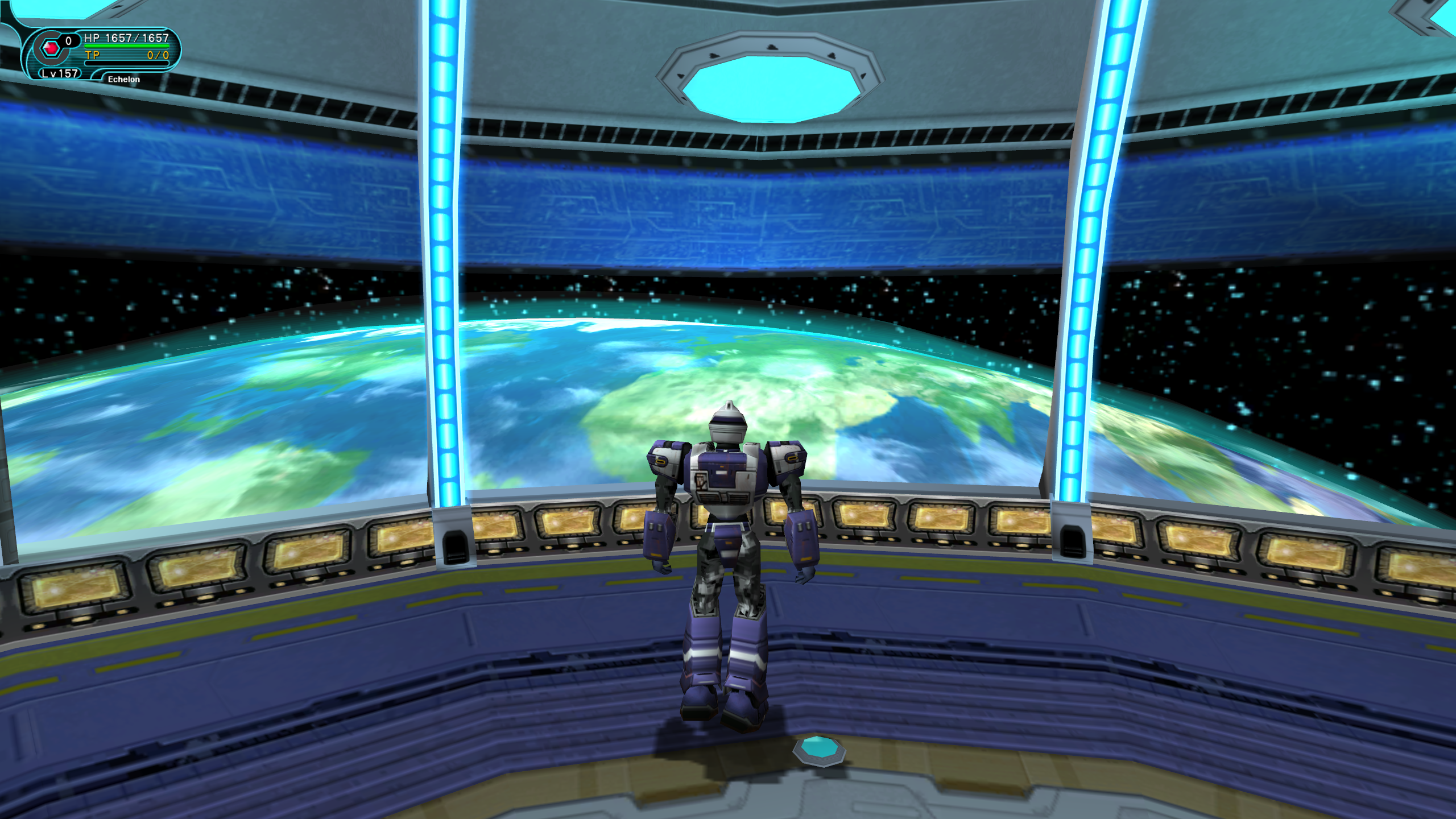Toggle the HP status display
Image resolution: width=1456 pixels, height=819 pixels.
[126, 38]
